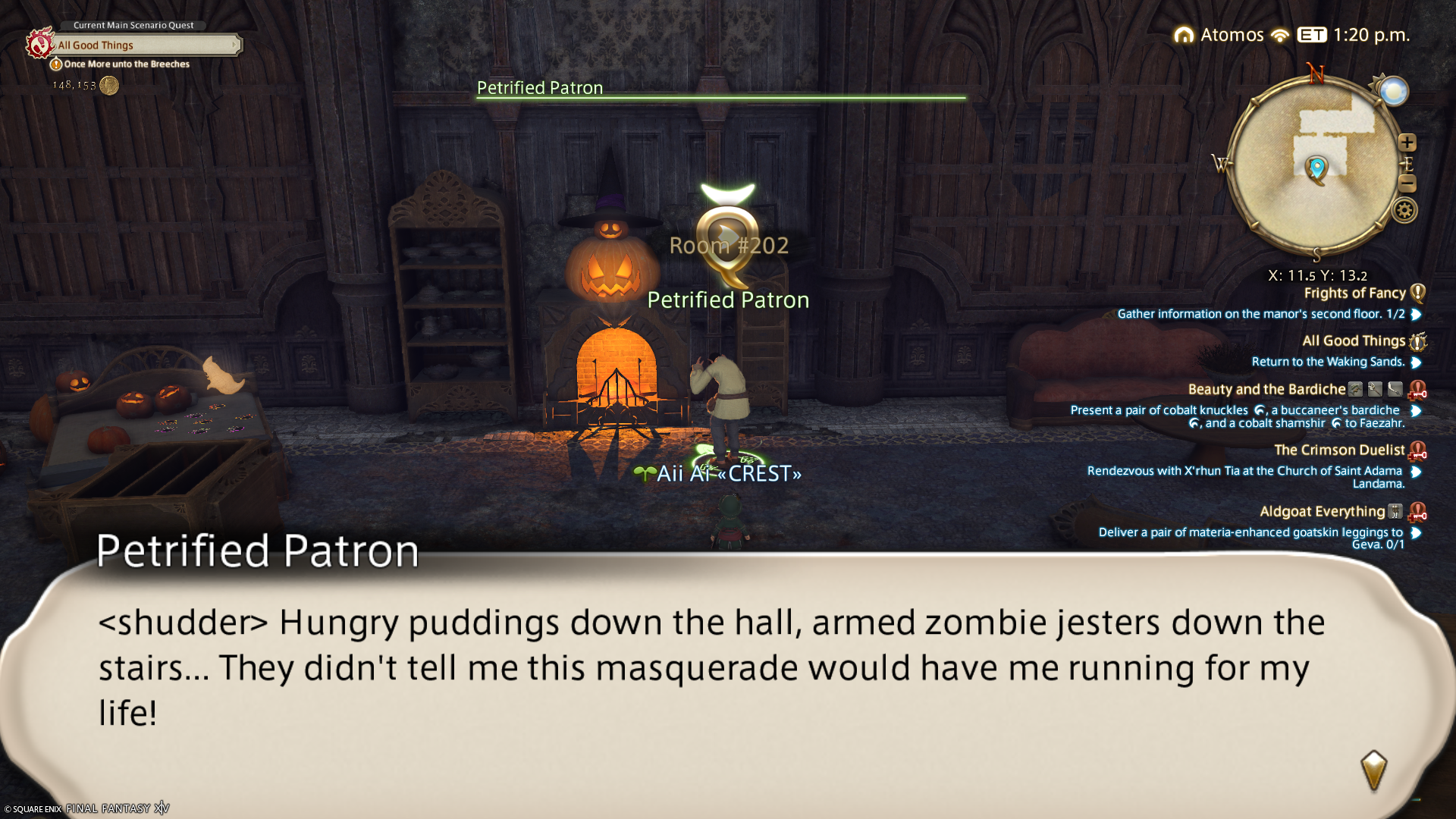The width and height of the screenshot is (1456, 819).
Task: Zoom out the minimap with the minus button
Action: pyautogui.click(x=1407, y=184)
